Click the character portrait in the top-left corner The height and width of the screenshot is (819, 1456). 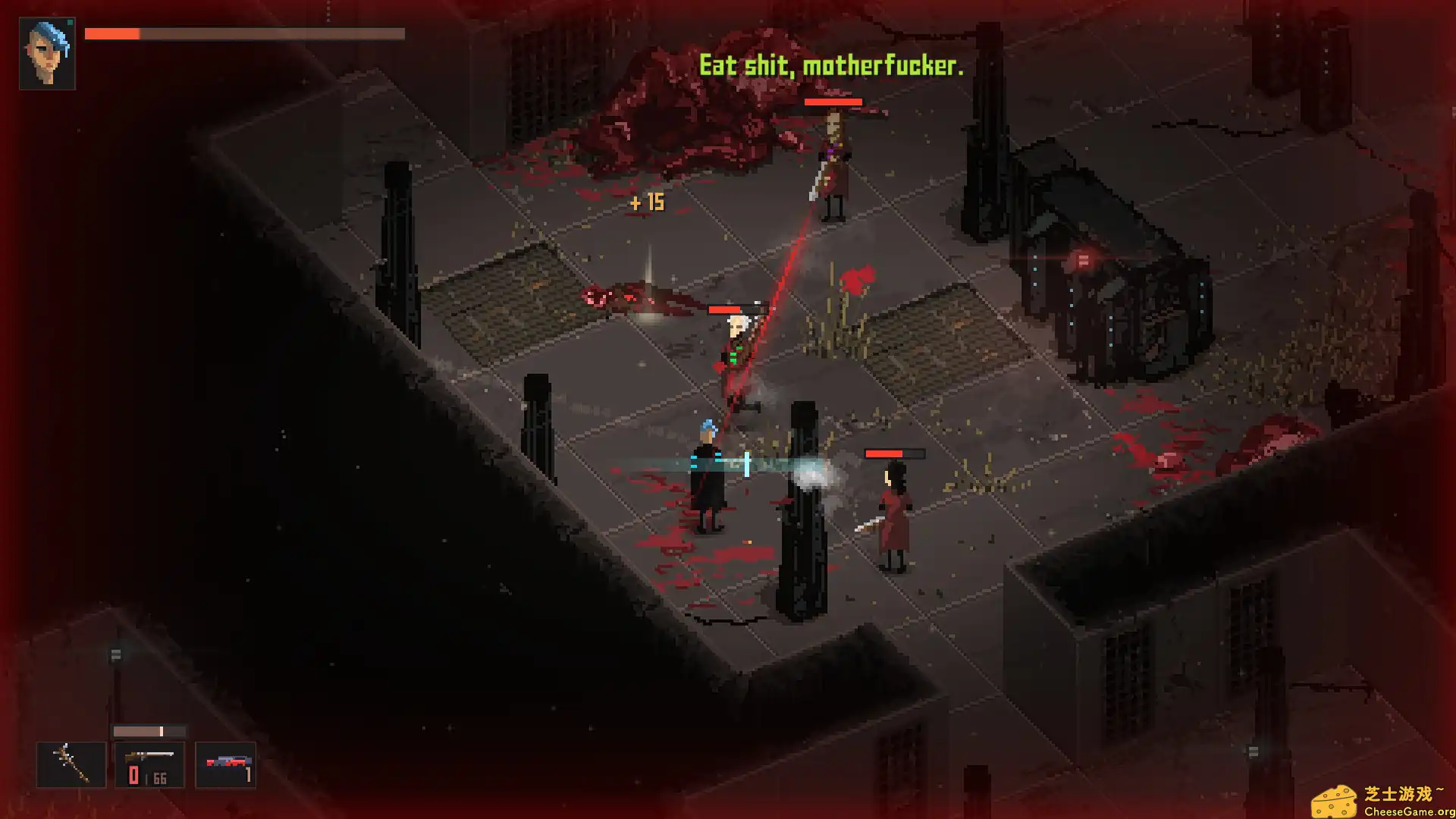click(45, 53)
